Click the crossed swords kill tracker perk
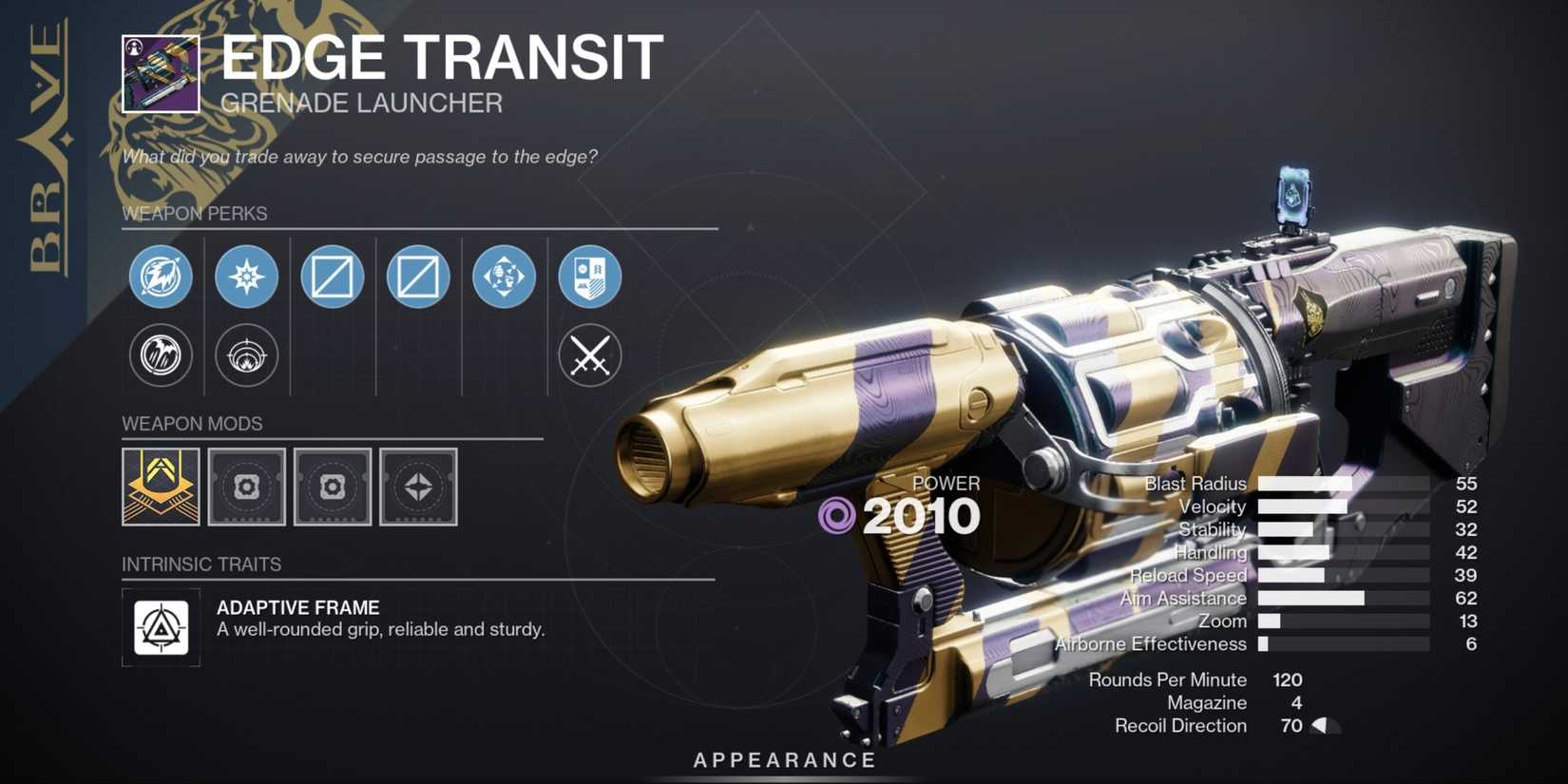The image size is (1568, 784). tap(590, 355)
